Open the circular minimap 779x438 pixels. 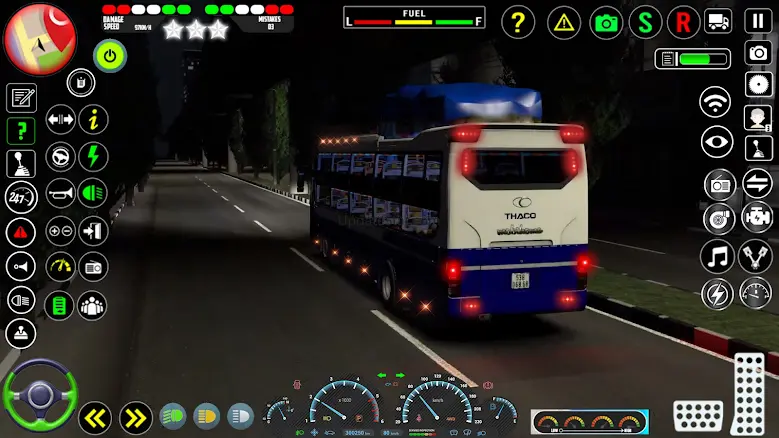click(x=40, y=40)
